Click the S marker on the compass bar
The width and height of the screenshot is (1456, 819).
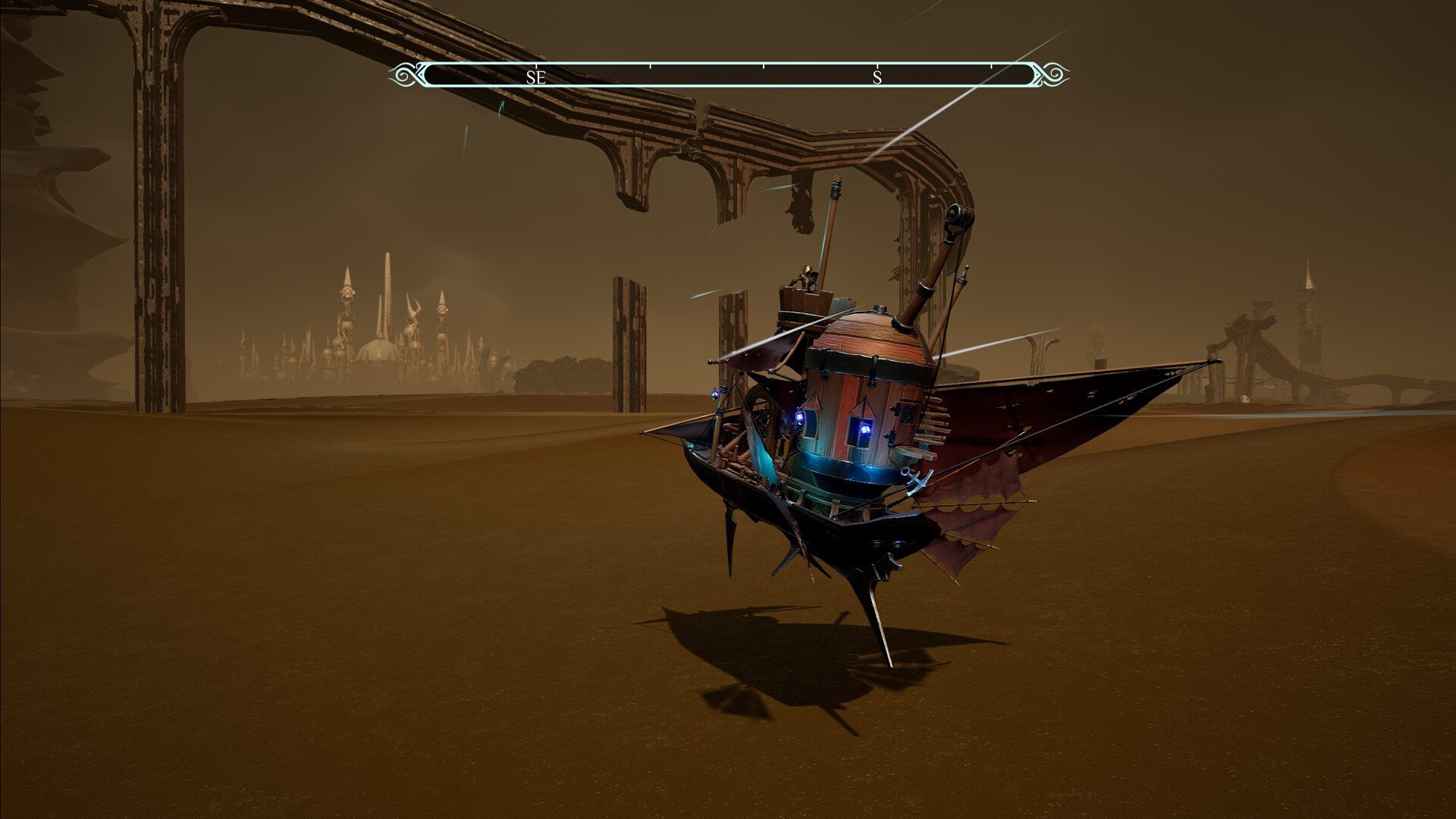pos(877,77)
